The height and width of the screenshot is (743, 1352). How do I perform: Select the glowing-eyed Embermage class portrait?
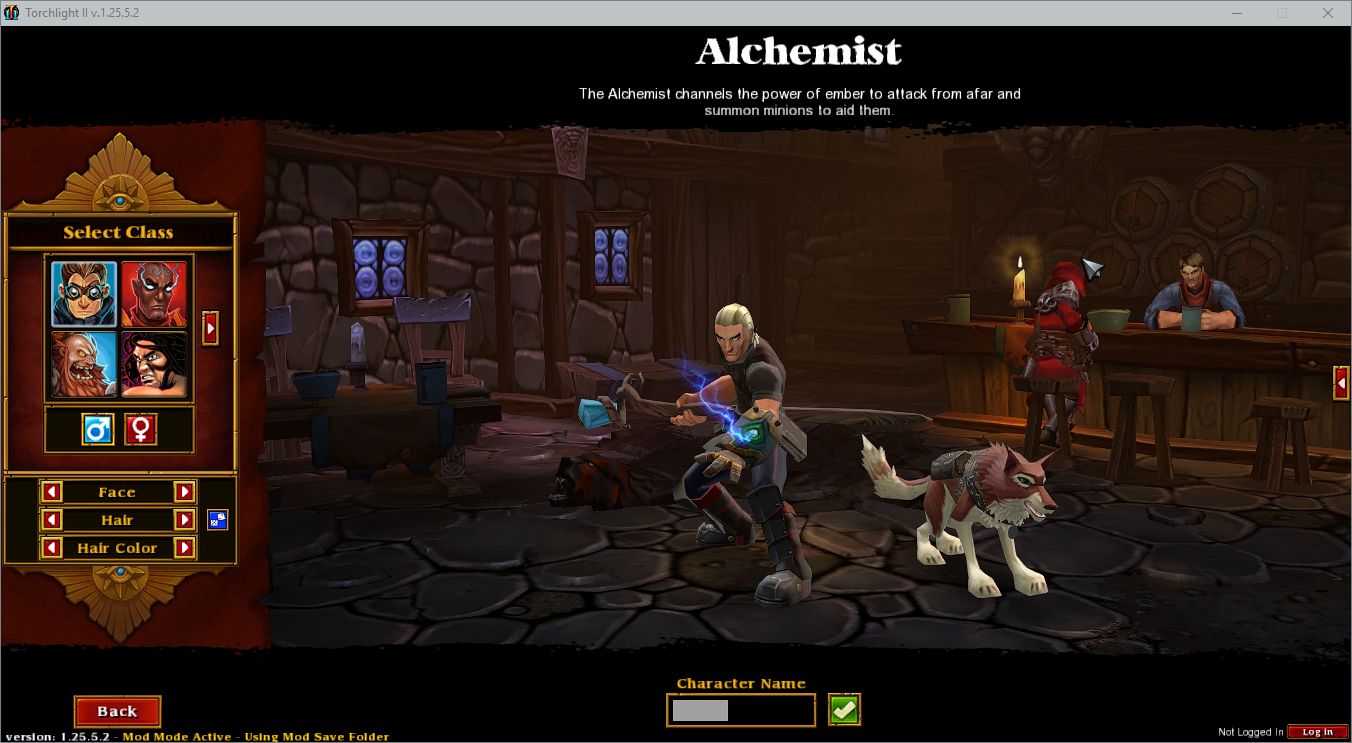tap(155, 293)
